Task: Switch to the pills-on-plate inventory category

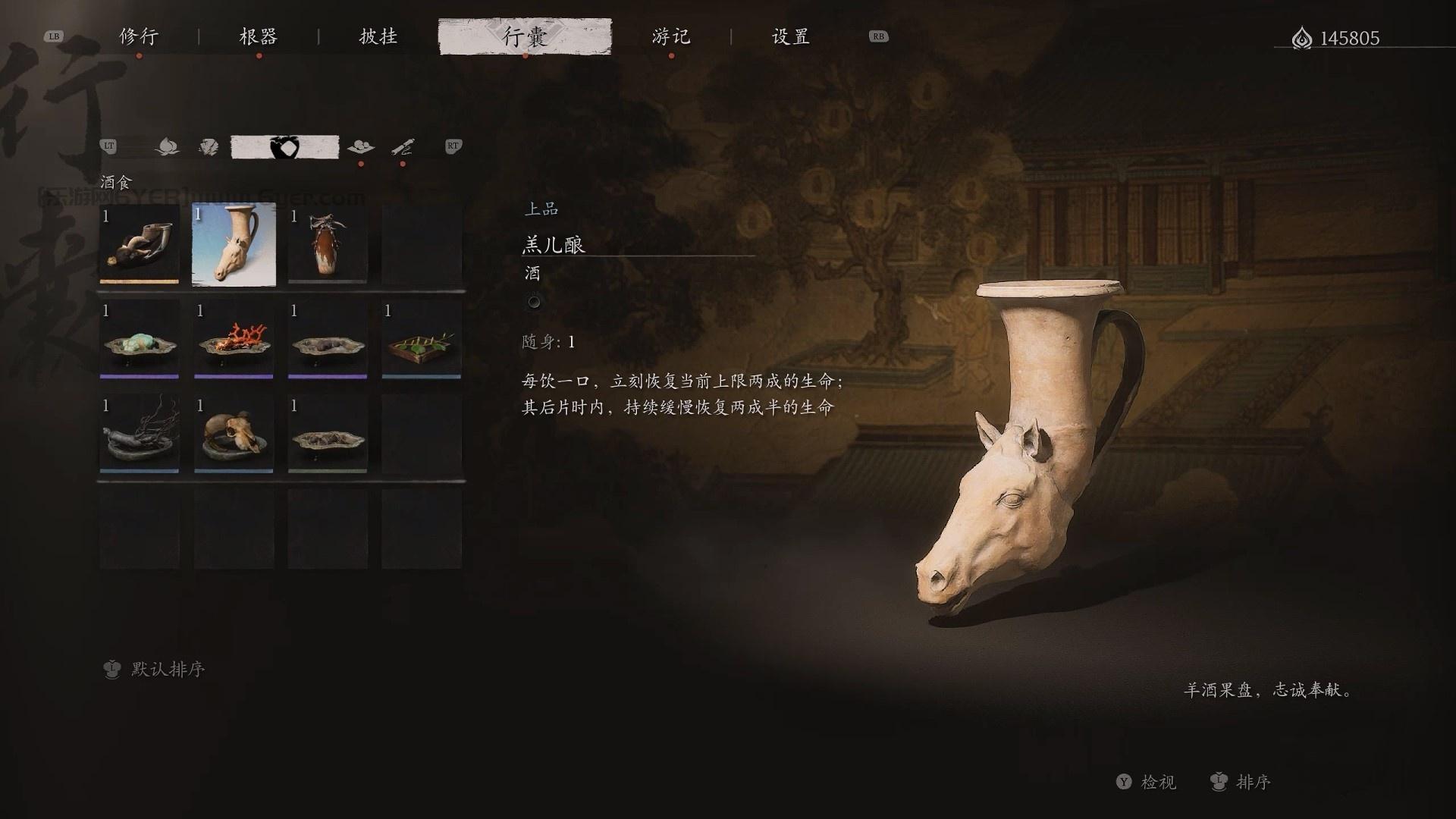Action: point(360,146)
